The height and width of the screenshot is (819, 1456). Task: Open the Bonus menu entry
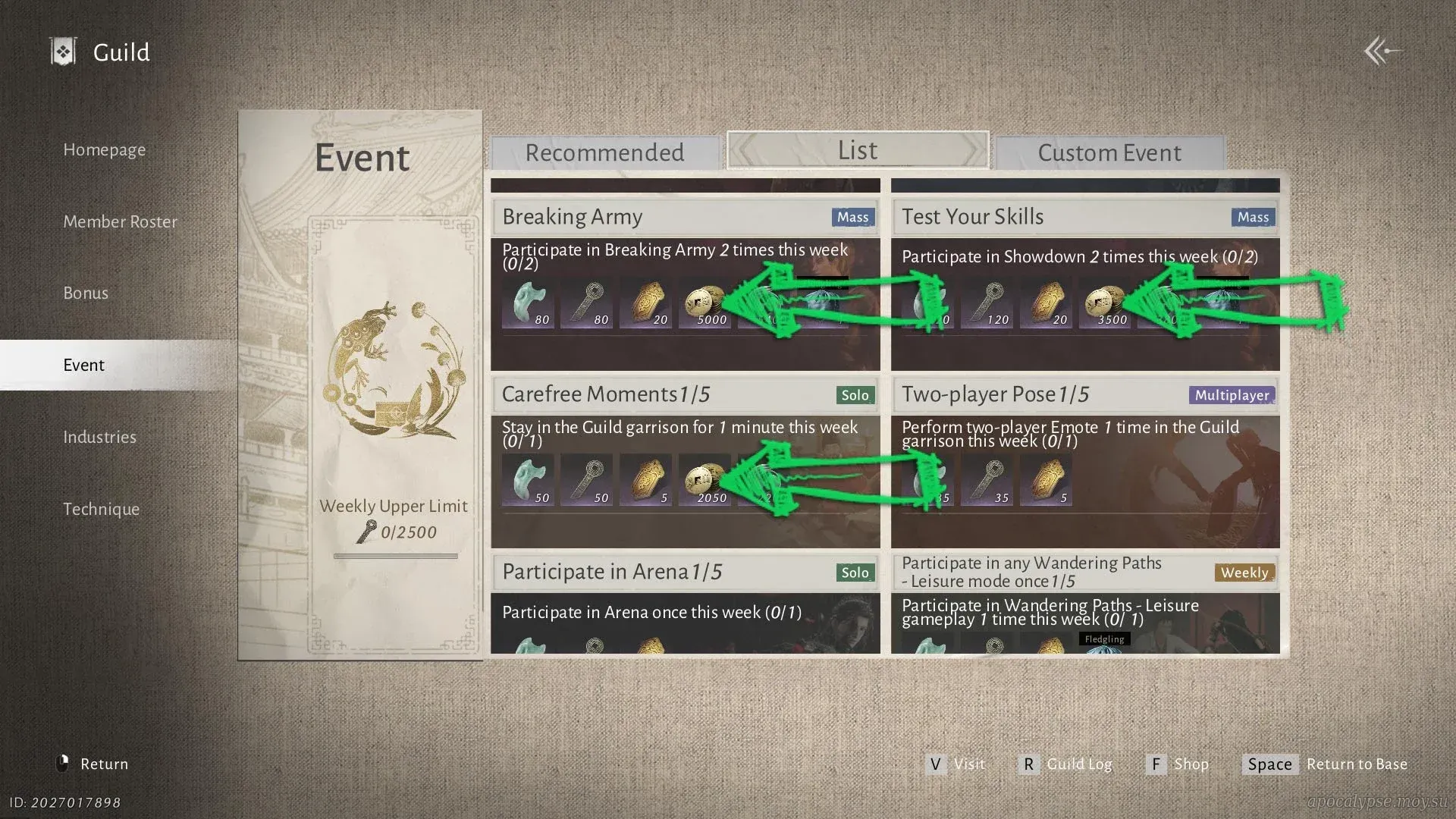click(86, 293)
